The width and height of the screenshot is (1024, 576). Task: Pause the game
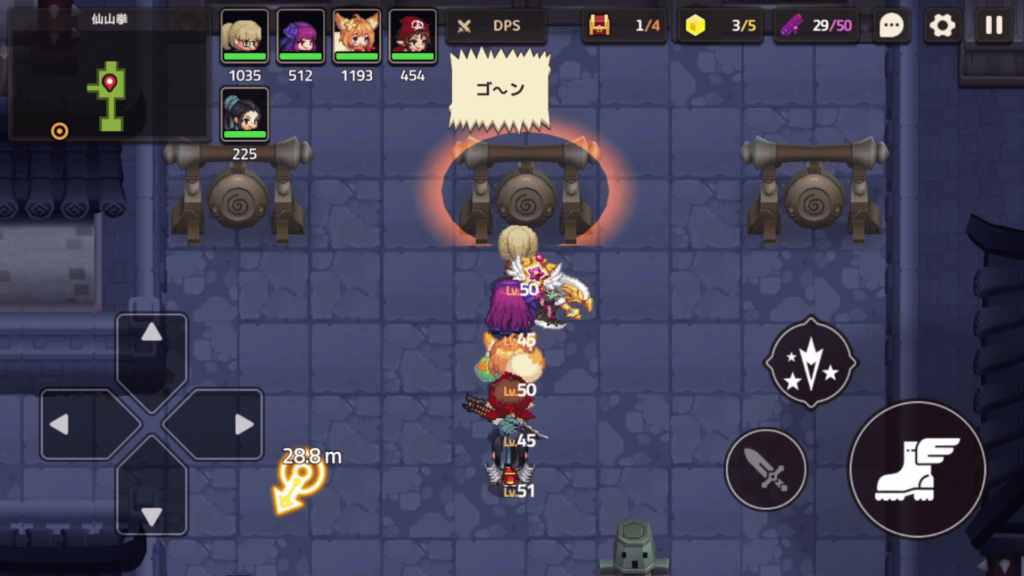(993, 26)
